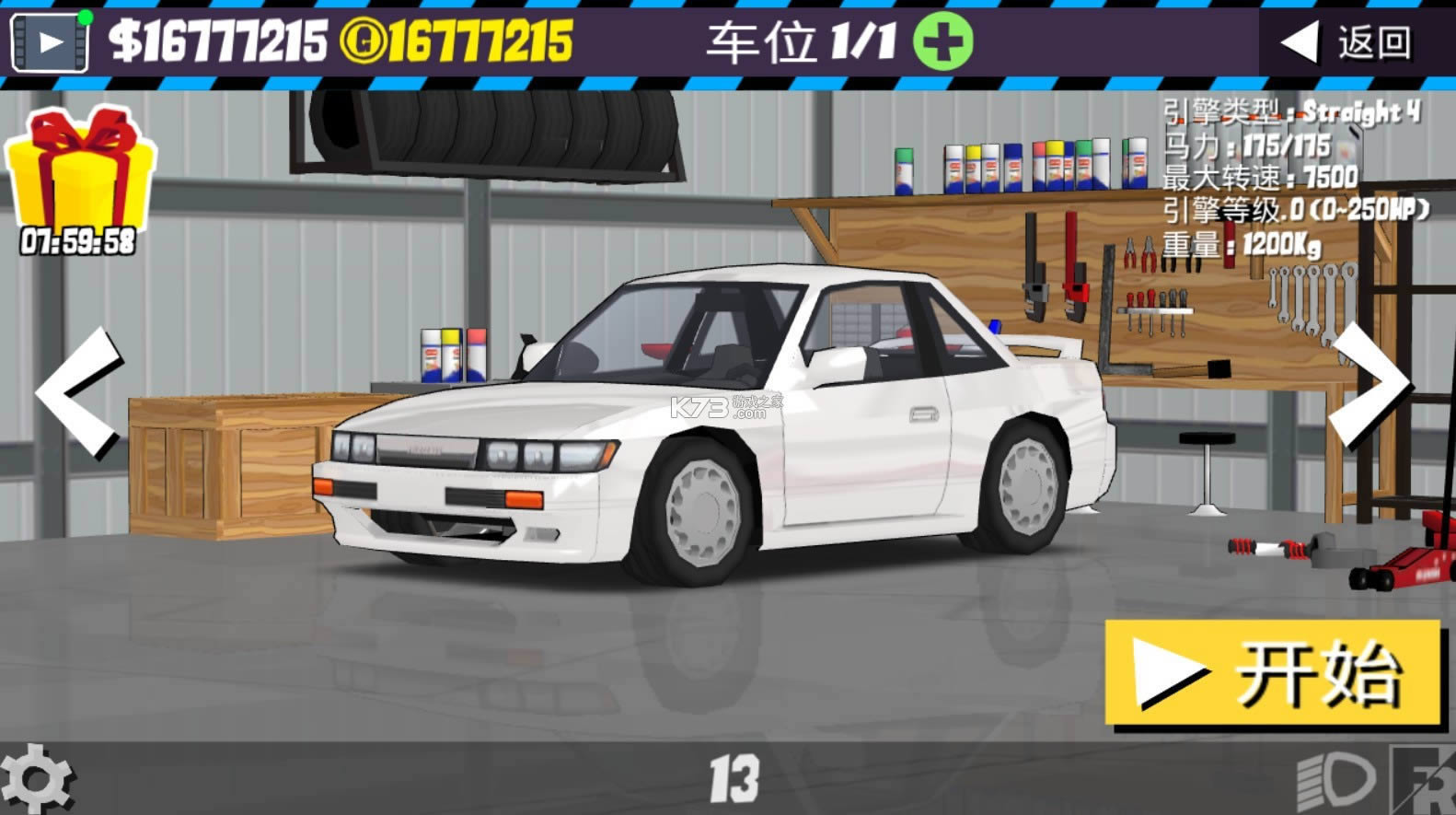This screenshot has width=1456, height=815.
Task: Open the settings gear
Action: [39, 778]
